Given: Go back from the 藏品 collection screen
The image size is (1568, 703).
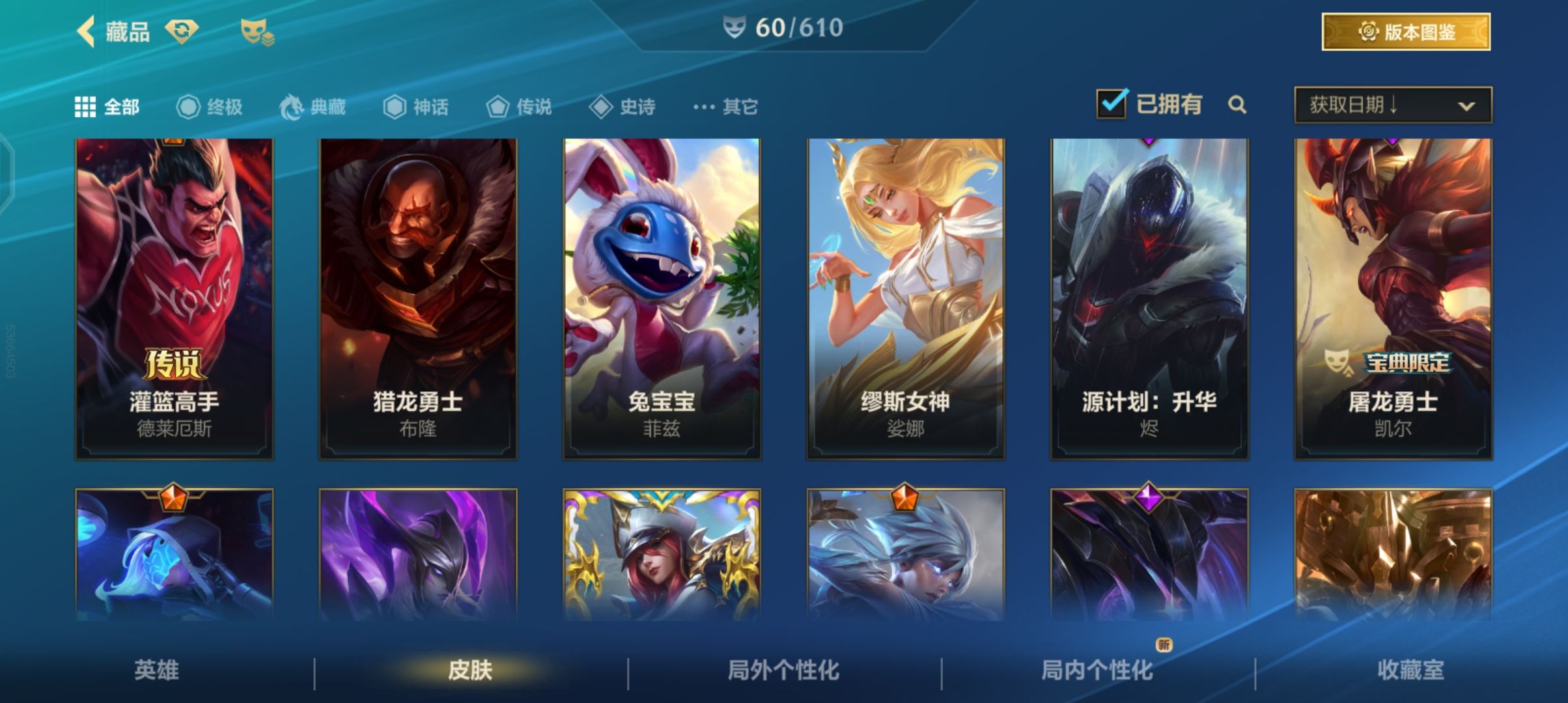Looking at the screenshot, I should (x=87, y=31).
